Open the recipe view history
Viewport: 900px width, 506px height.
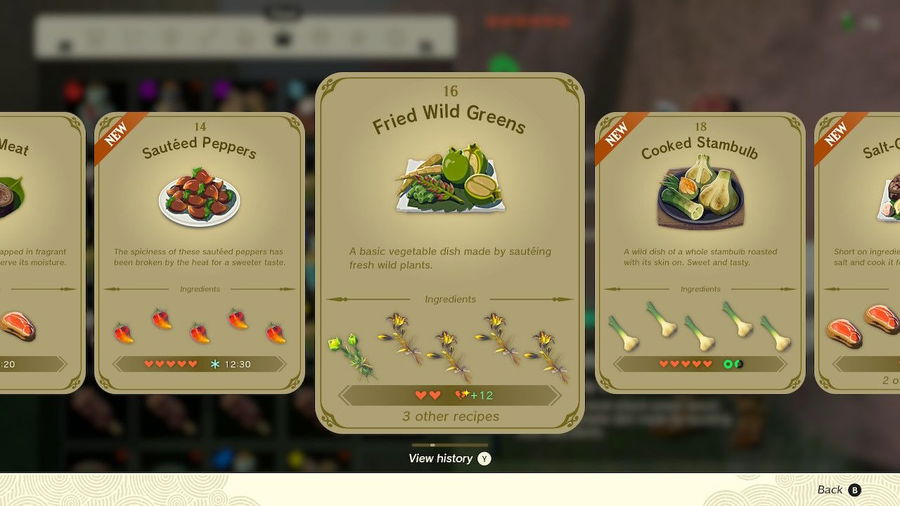[x=449, y=458]
